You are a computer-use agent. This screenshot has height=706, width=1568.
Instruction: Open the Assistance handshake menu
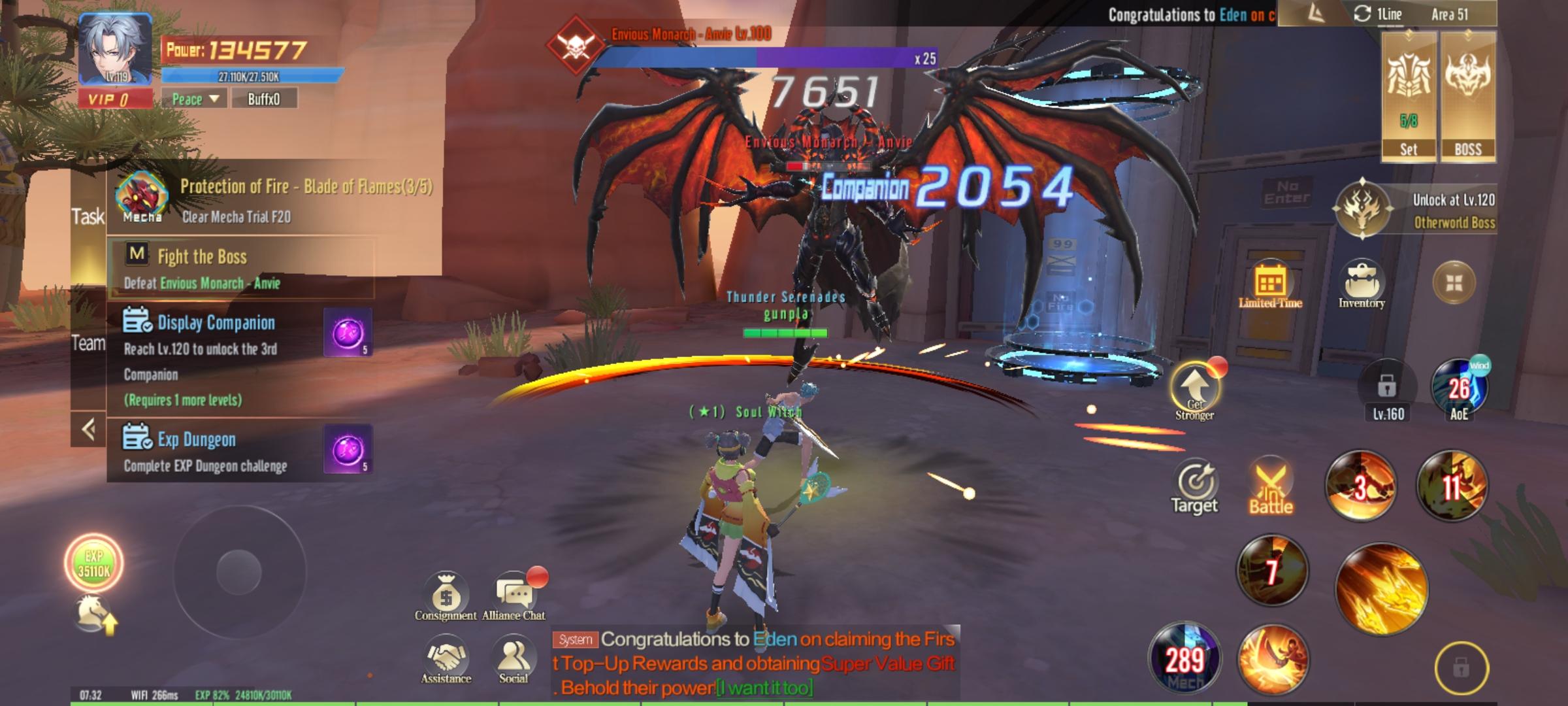(446, 660)
